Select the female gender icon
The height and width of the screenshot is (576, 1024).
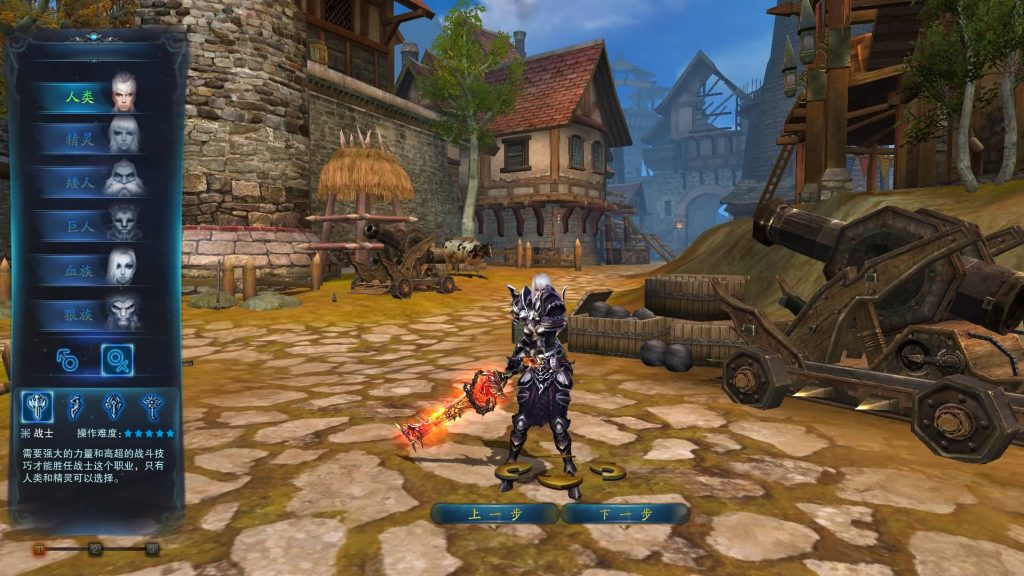pyautogui.click(x=117, y=360)
